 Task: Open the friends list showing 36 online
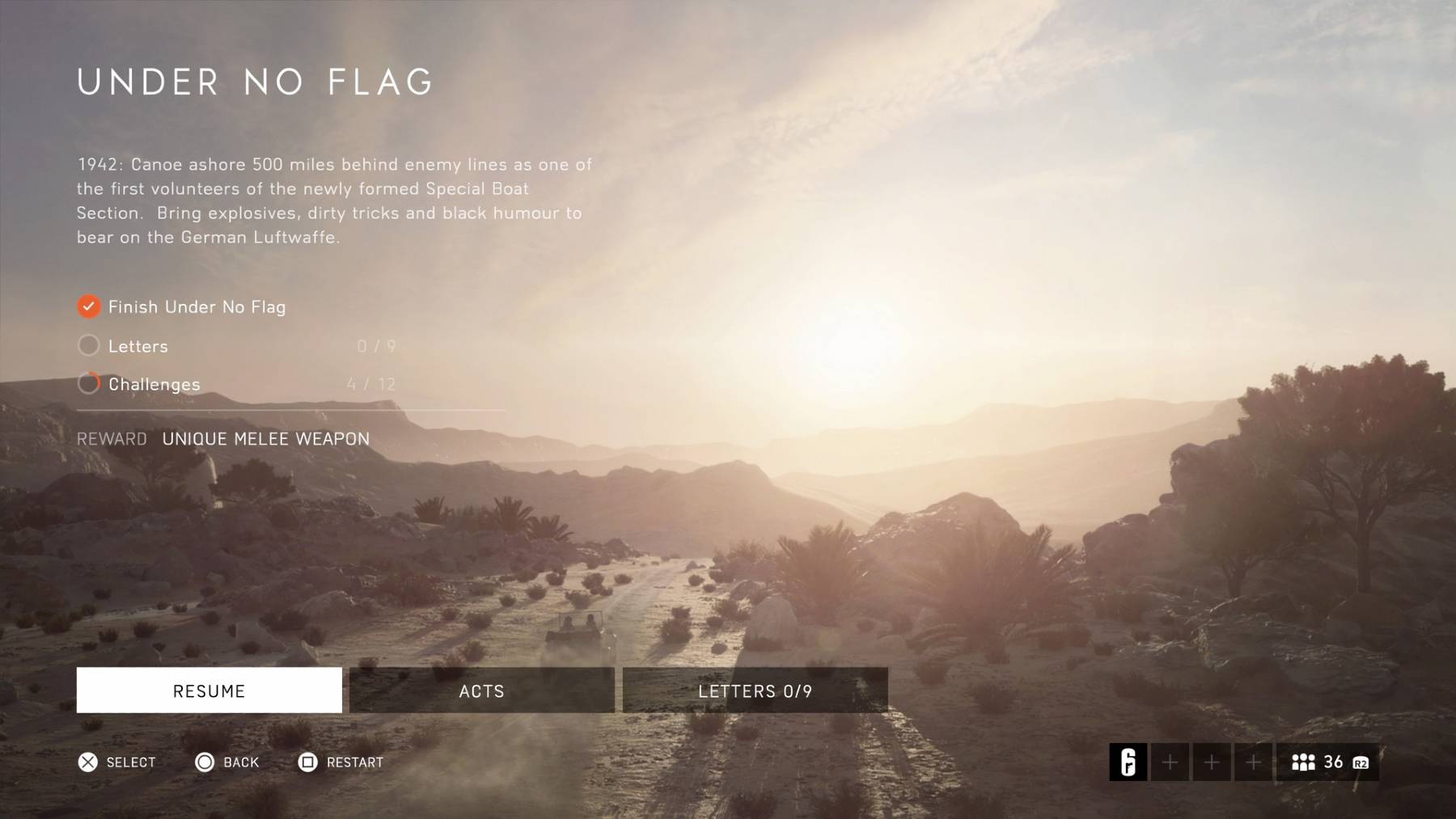(x=1327, y=762)
